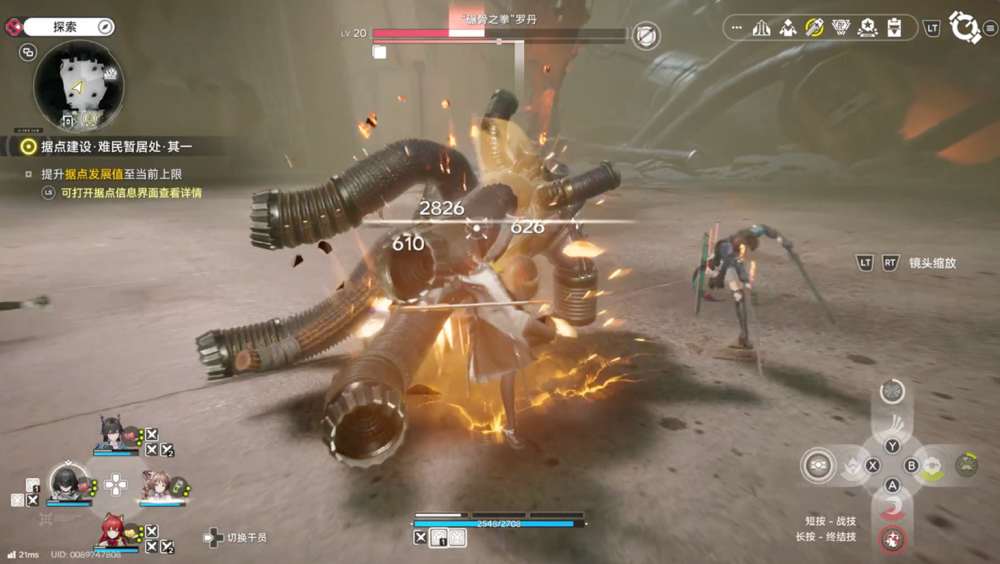Image resolution: width=1000 pixels, height=564 pixels.
Task: Open the diamond gem icon in top bar
Action: pyautogui.click(x=841, y=28)
